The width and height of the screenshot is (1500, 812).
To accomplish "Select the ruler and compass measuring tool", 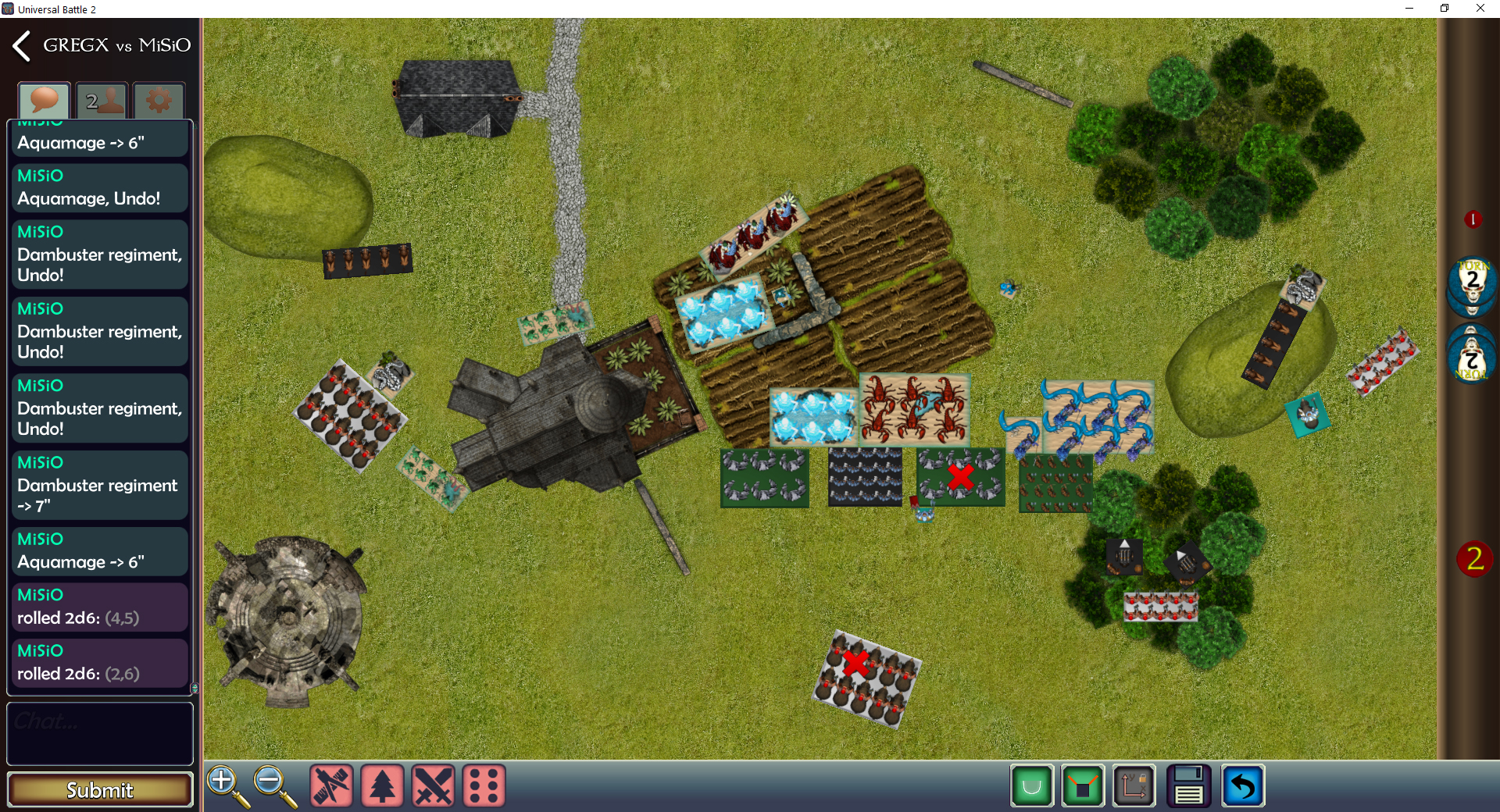I will [331, 785].
